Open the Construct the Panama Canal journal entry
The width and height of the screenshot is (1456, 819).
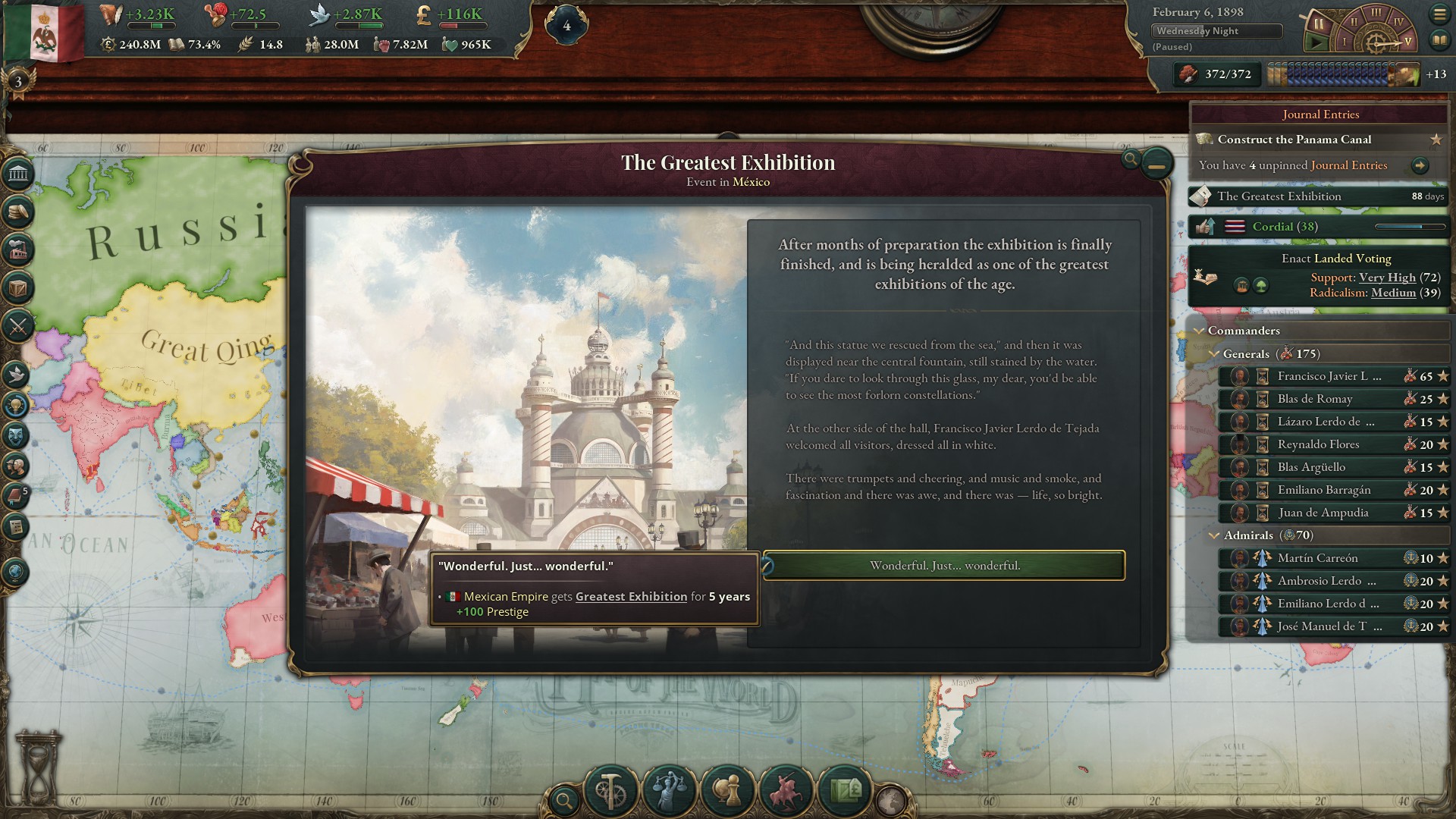pos(1294,140)
